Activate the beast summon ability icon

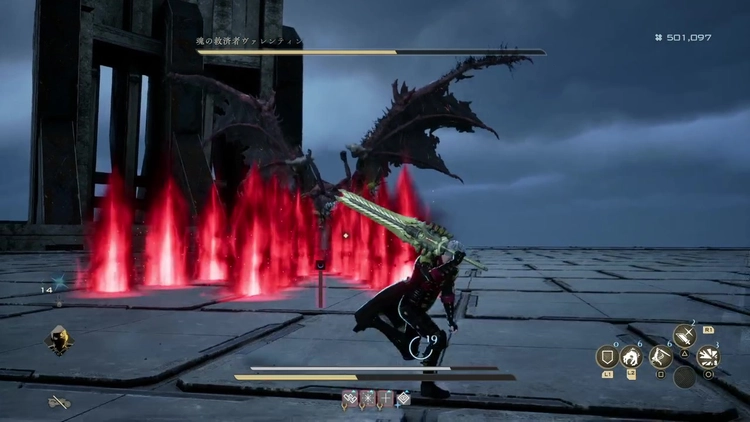coord(633,357)
